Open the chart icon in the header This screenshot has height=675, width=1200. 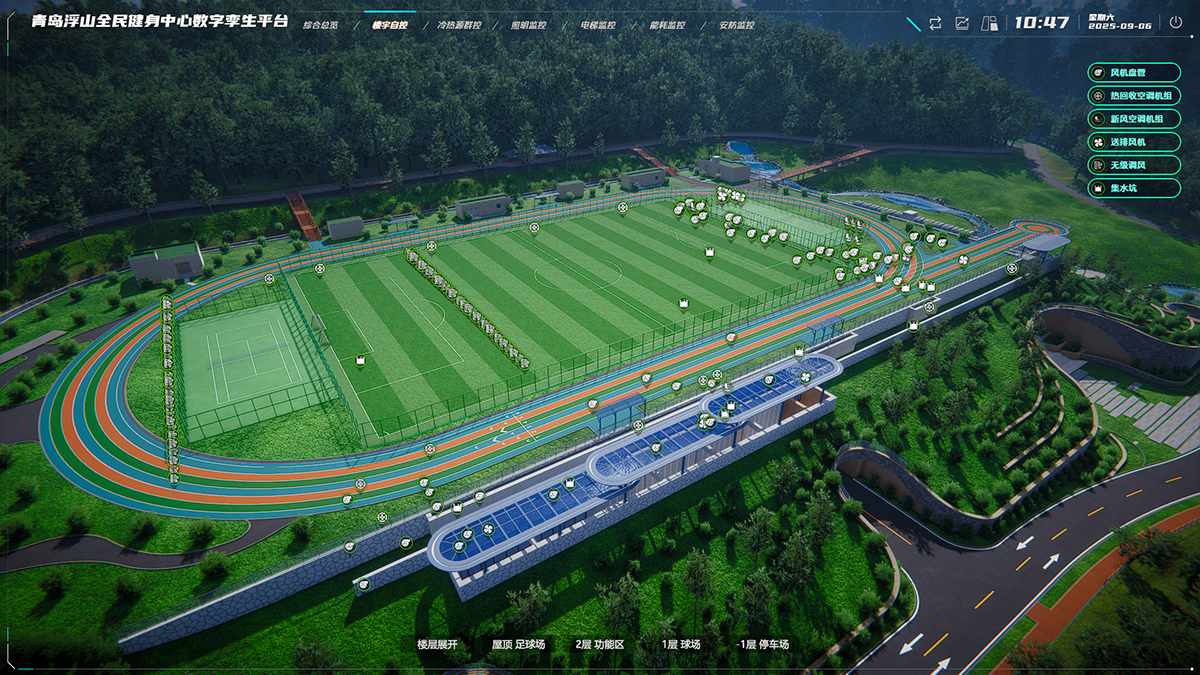pyautogui.click(x=962, y=23)
